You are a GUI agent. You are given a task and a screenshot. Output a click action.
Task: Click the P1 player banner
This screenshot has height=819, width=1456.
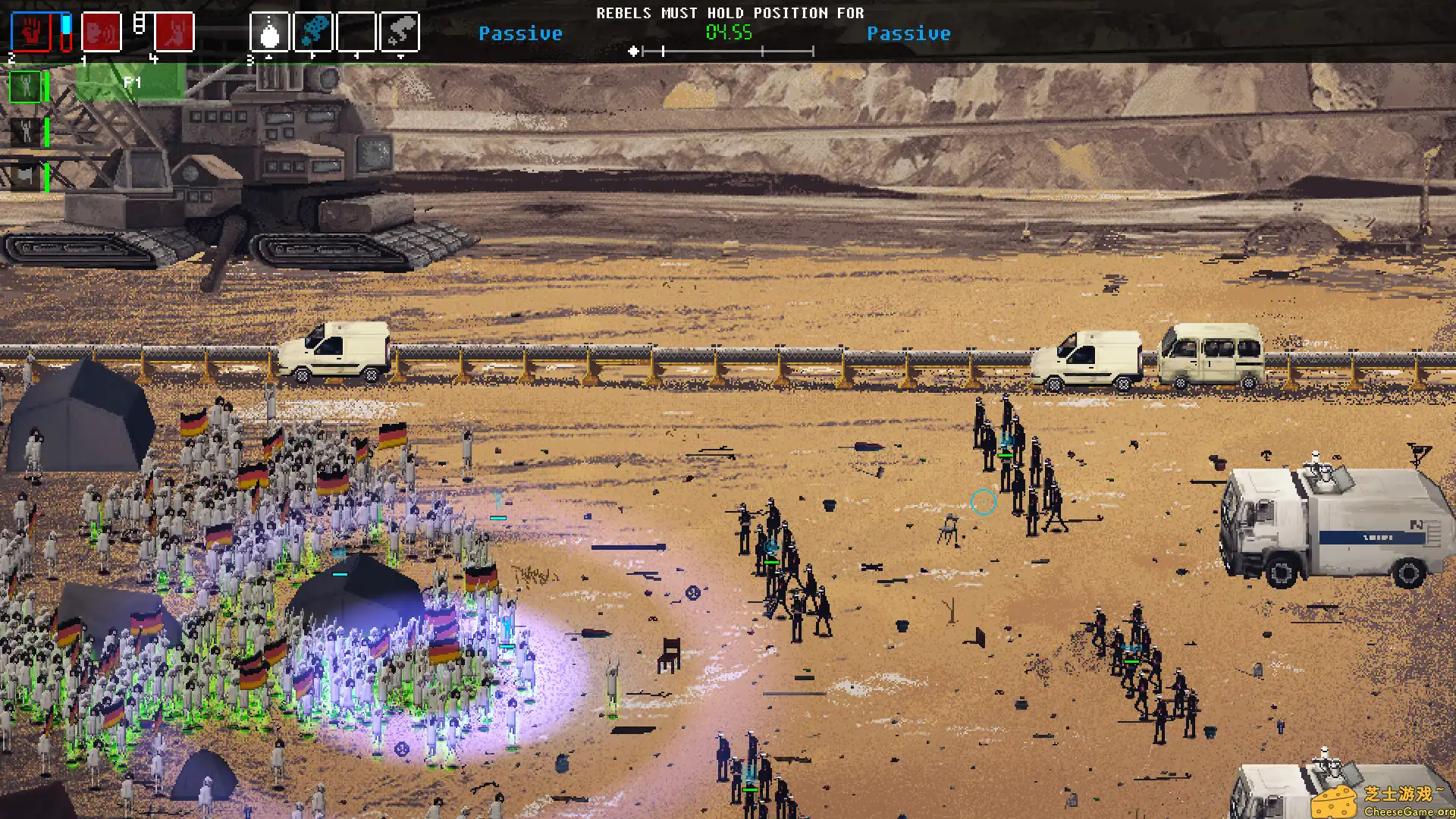(x=133, y=83)
